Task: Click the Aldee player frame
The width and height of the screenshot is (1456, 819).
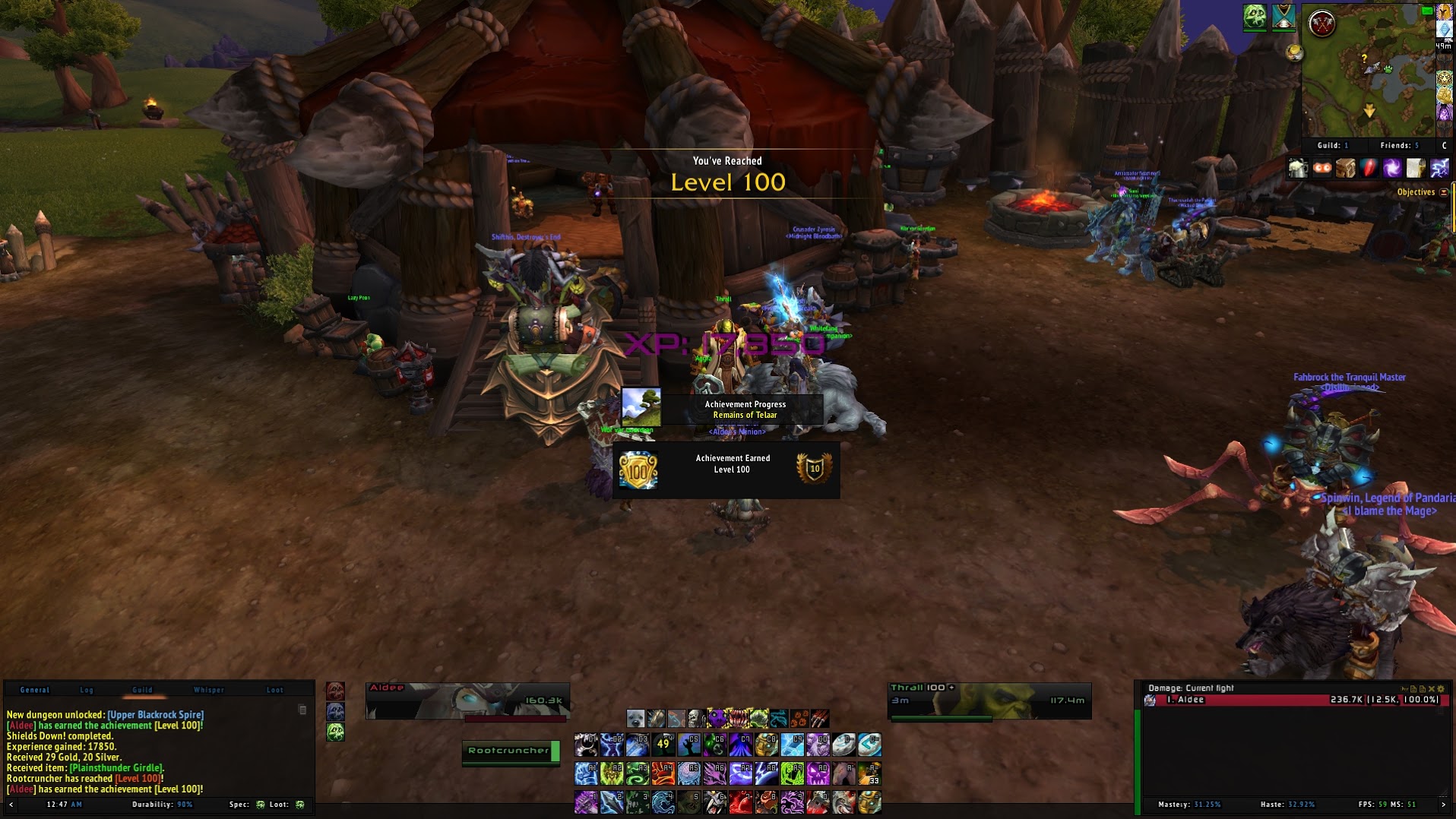Action: pos(467,700)
